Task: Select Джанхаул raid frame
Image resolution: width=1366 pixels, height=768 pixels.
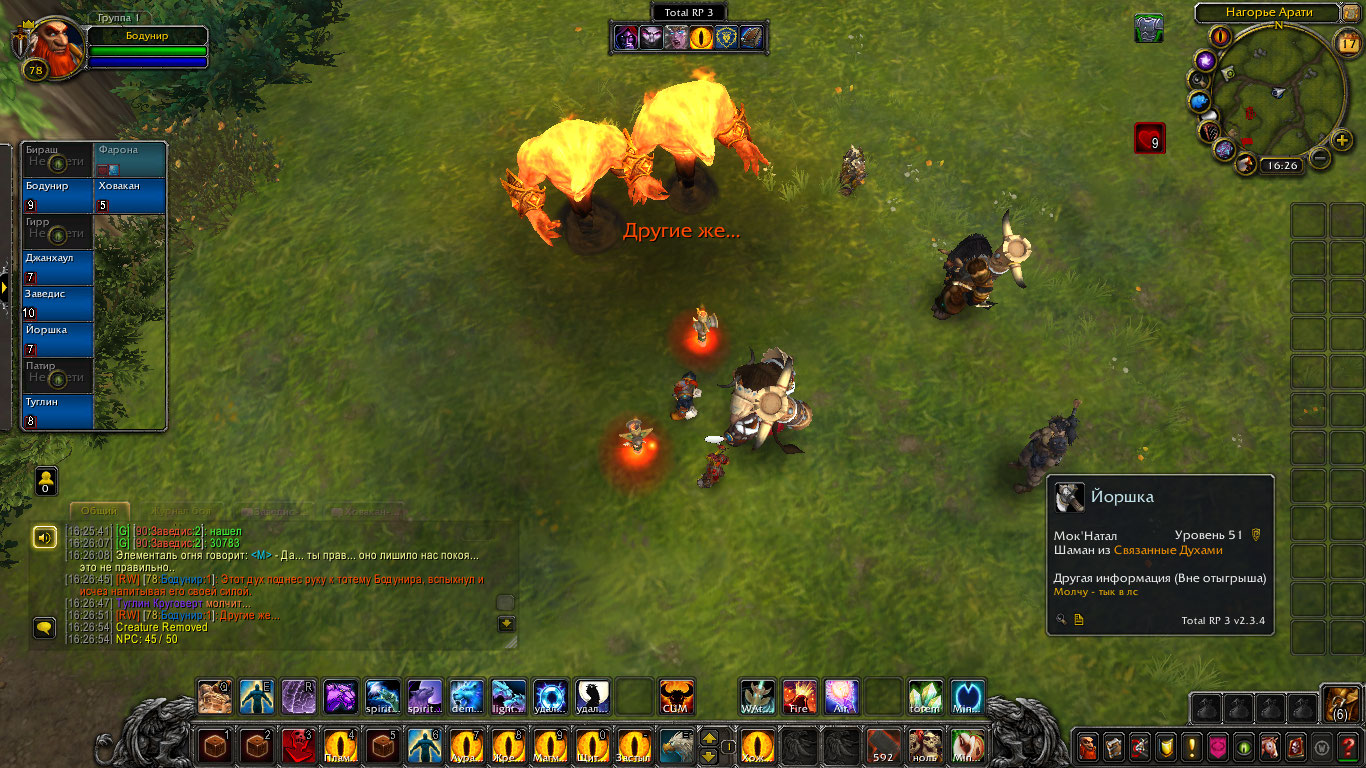Action: (x=58, y=267)
